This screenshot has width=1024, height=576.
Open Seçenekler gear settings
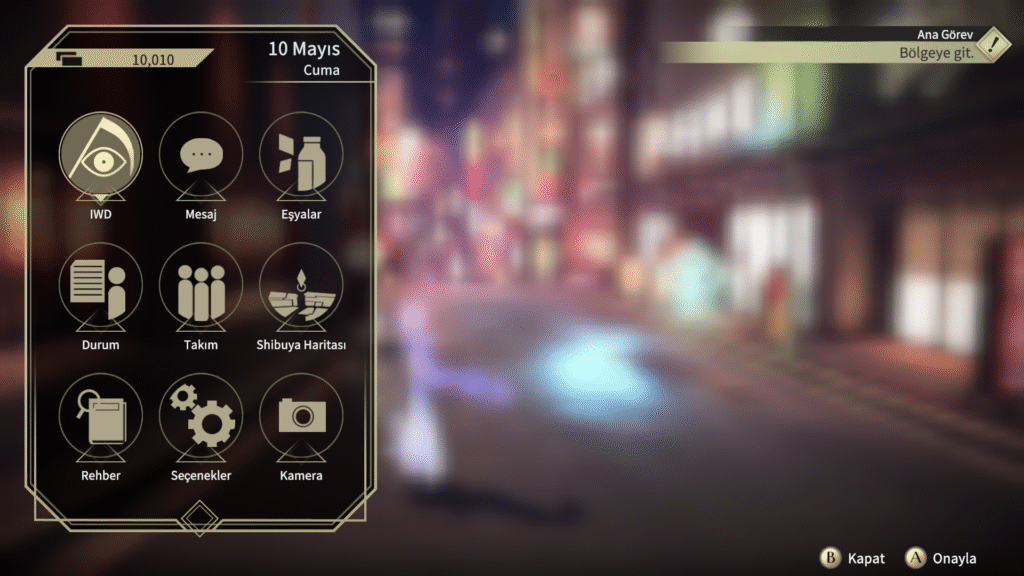(x=201, y=416)
